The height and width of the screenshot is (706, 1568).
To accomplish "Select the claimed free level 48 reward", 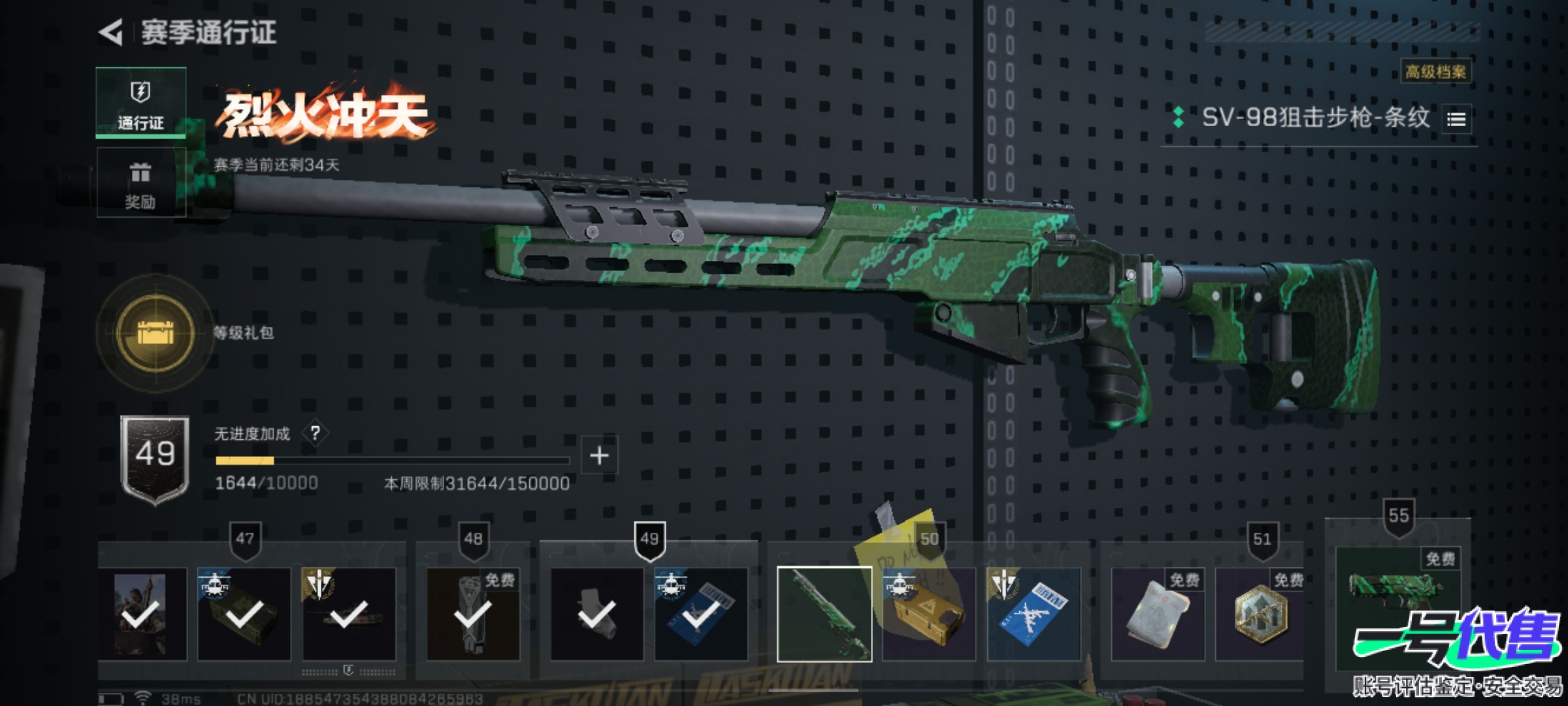I will click(472, 614).
